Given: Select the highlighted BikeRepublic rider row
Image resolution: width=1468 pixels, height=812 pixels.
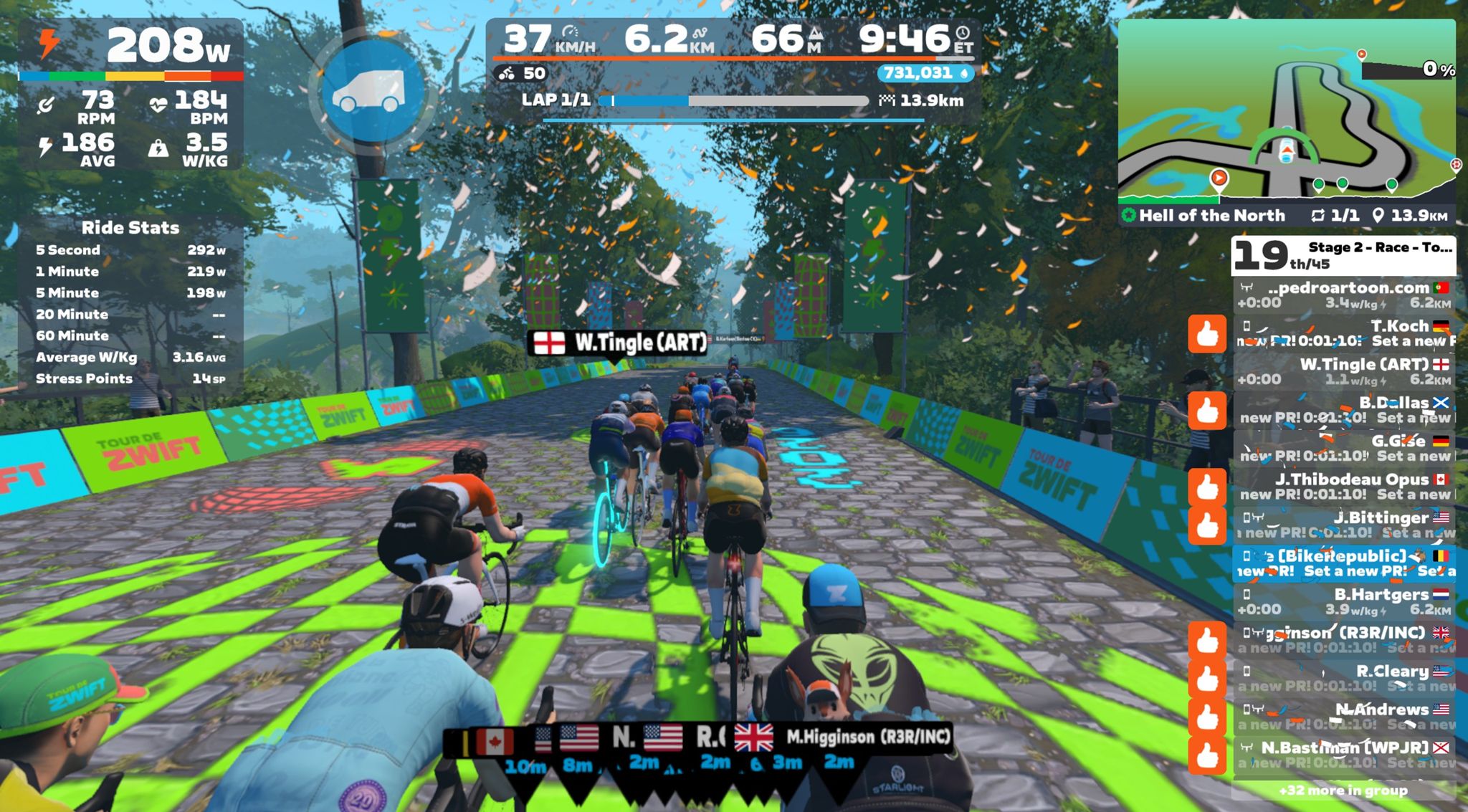Looking at the screenshot, I should [1344, 563].
